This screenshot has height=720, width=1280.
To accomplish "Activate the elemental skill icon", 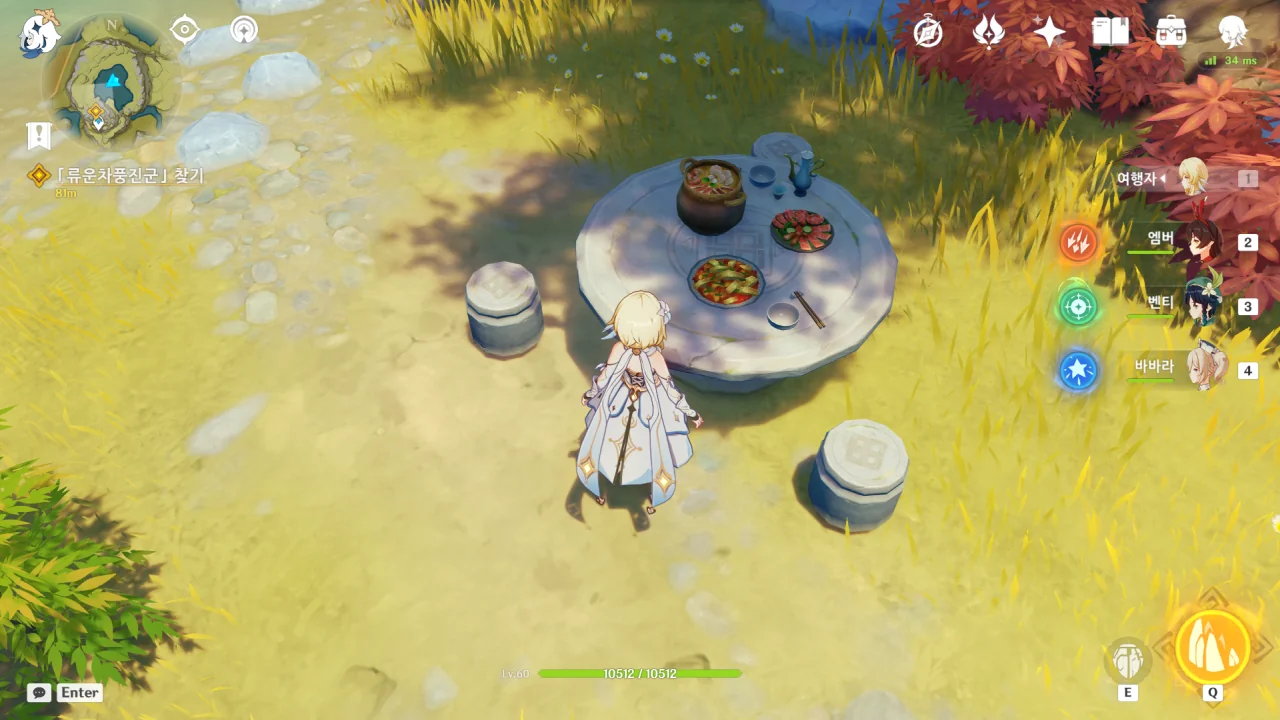I will pyautogui.click(x=1128, y=660).
